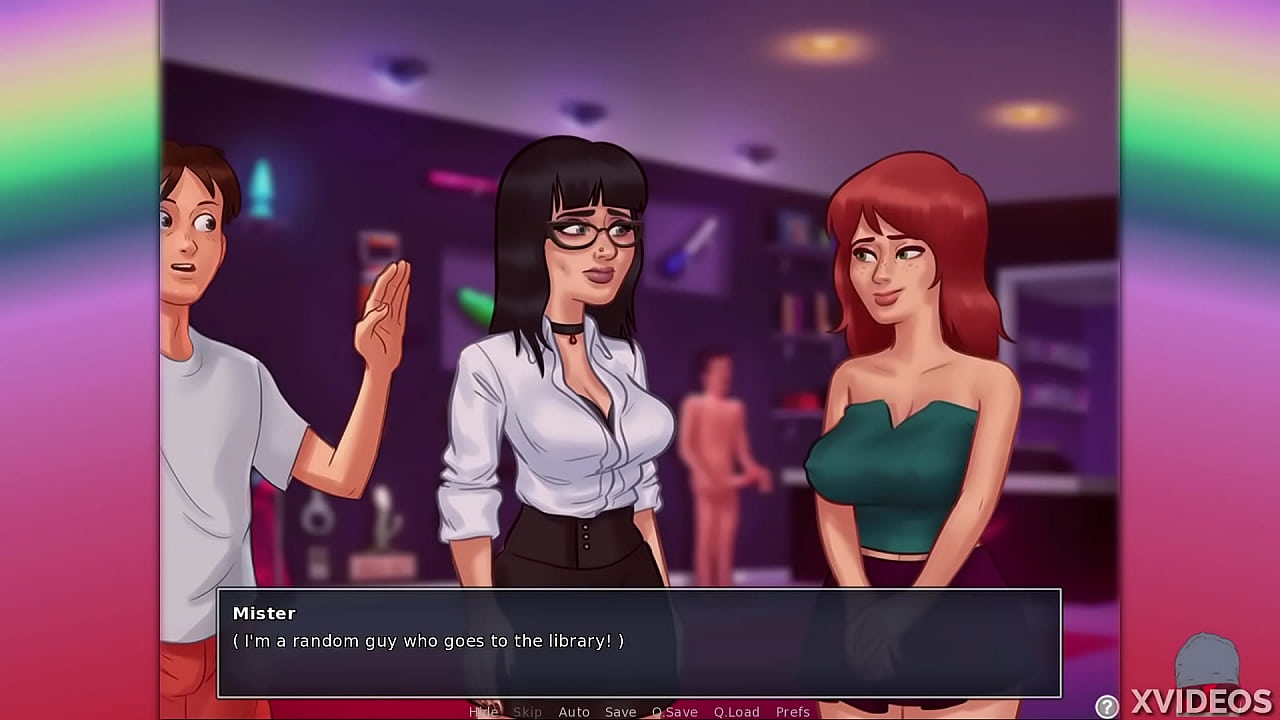Enable Skip mode in the quick menu
The height and width of the screenshot is (720, 1280).
[x=528, y=712]
